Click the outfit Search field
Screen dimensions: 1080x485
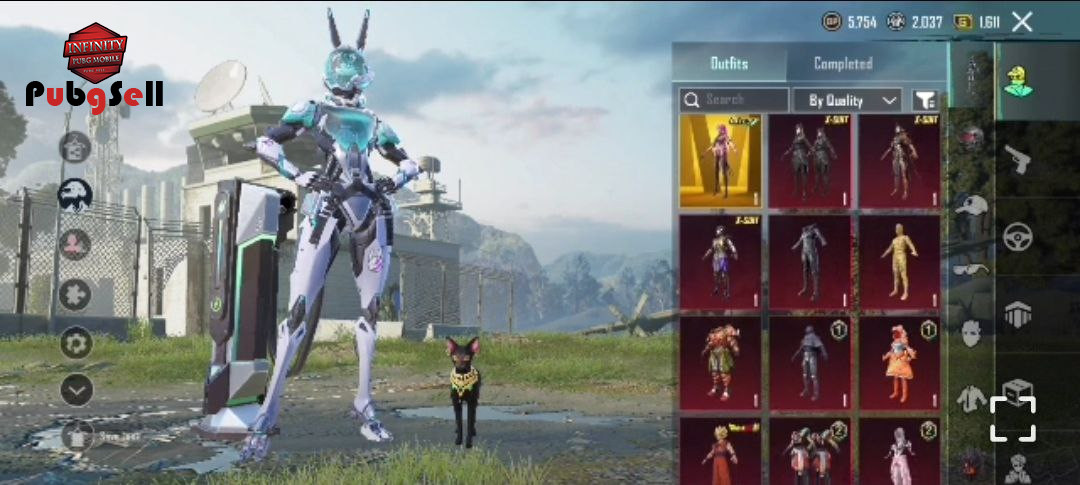pos(735,100)
